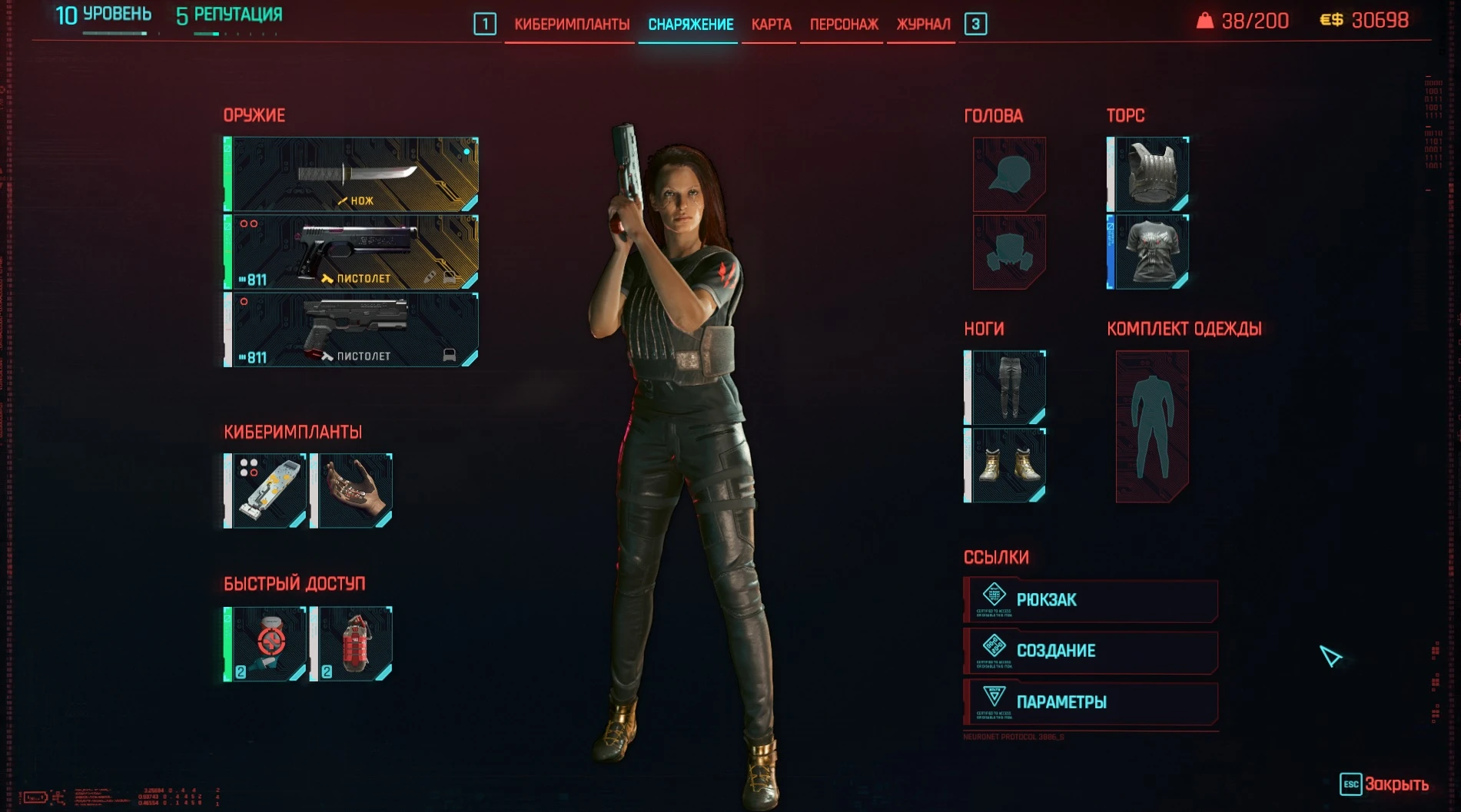Click the empty head clothing slot

click(1008, 174)
